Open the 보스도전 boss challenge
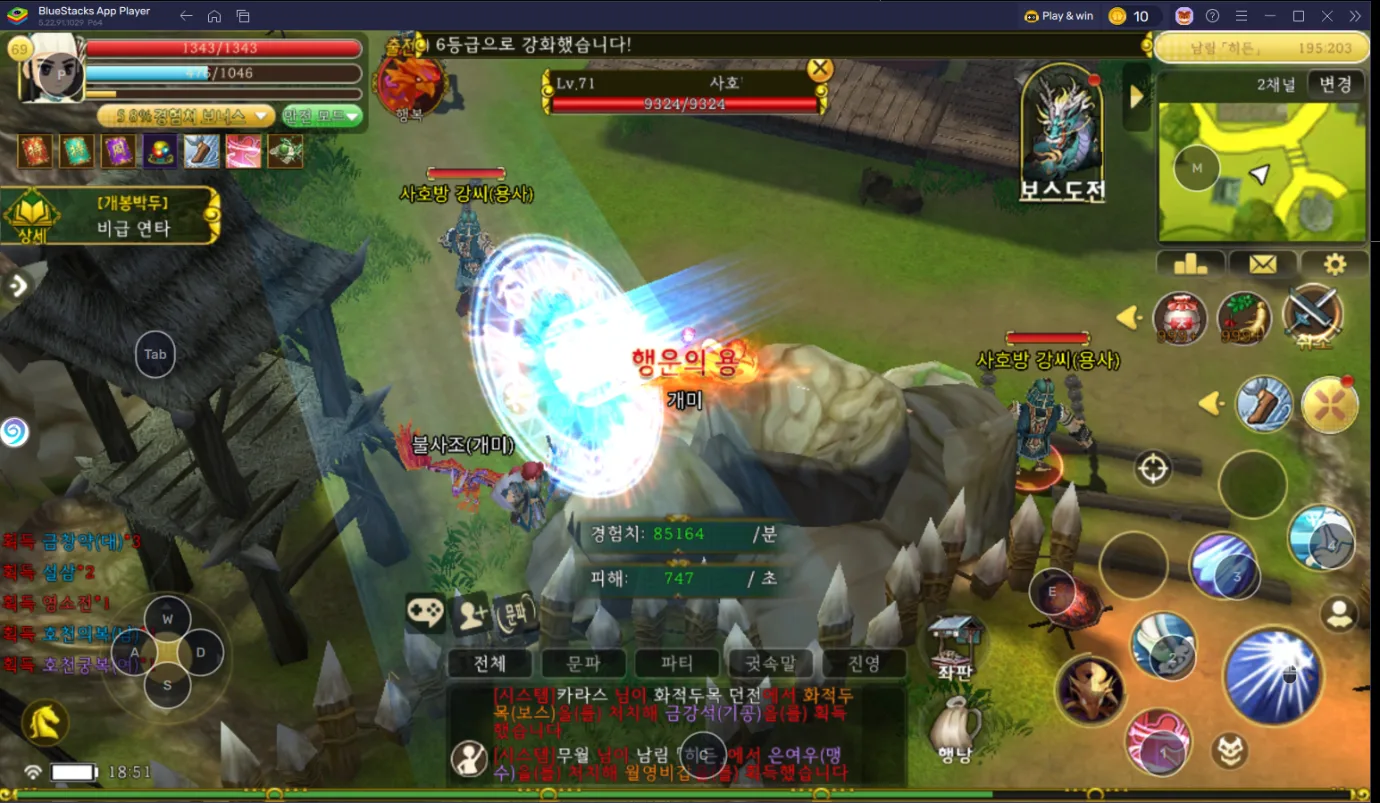The width and height of the screenshot is (1380, 803). coord(1061,138)
